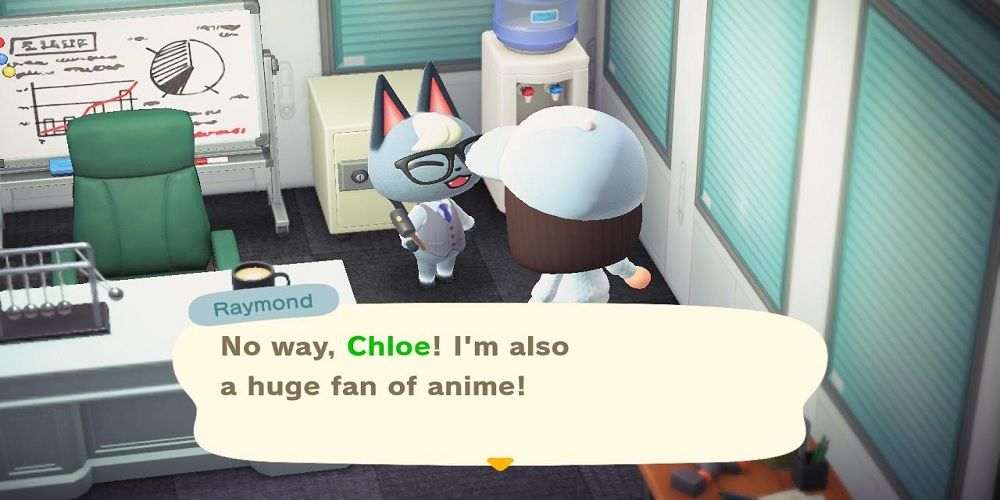Advance dialogue with the orange continue arrow

click(499, 463)
